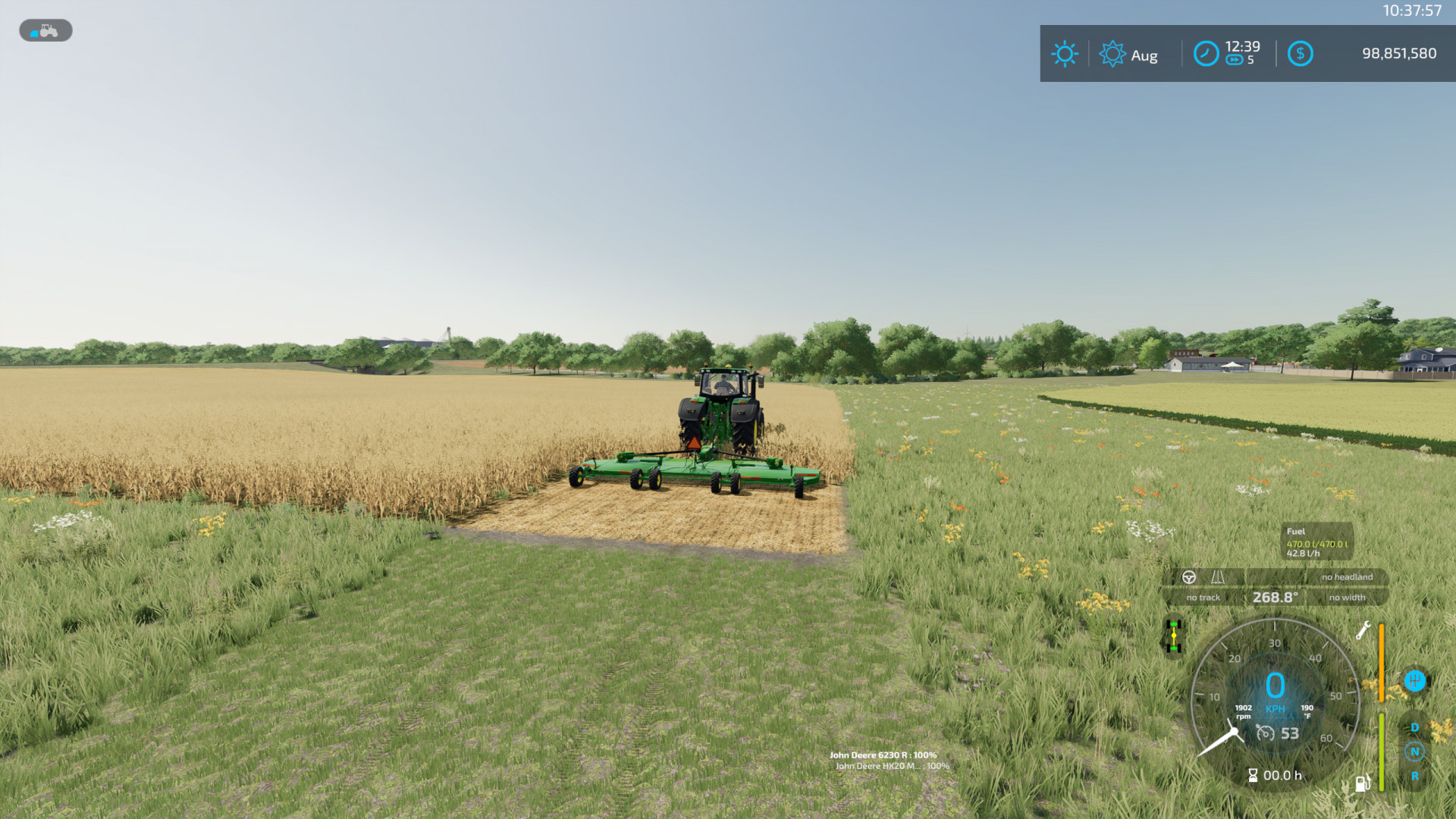1456x819 pixels.
Task: Click the wrench repair icon near the speedometer
Action: click(1362, 632)
